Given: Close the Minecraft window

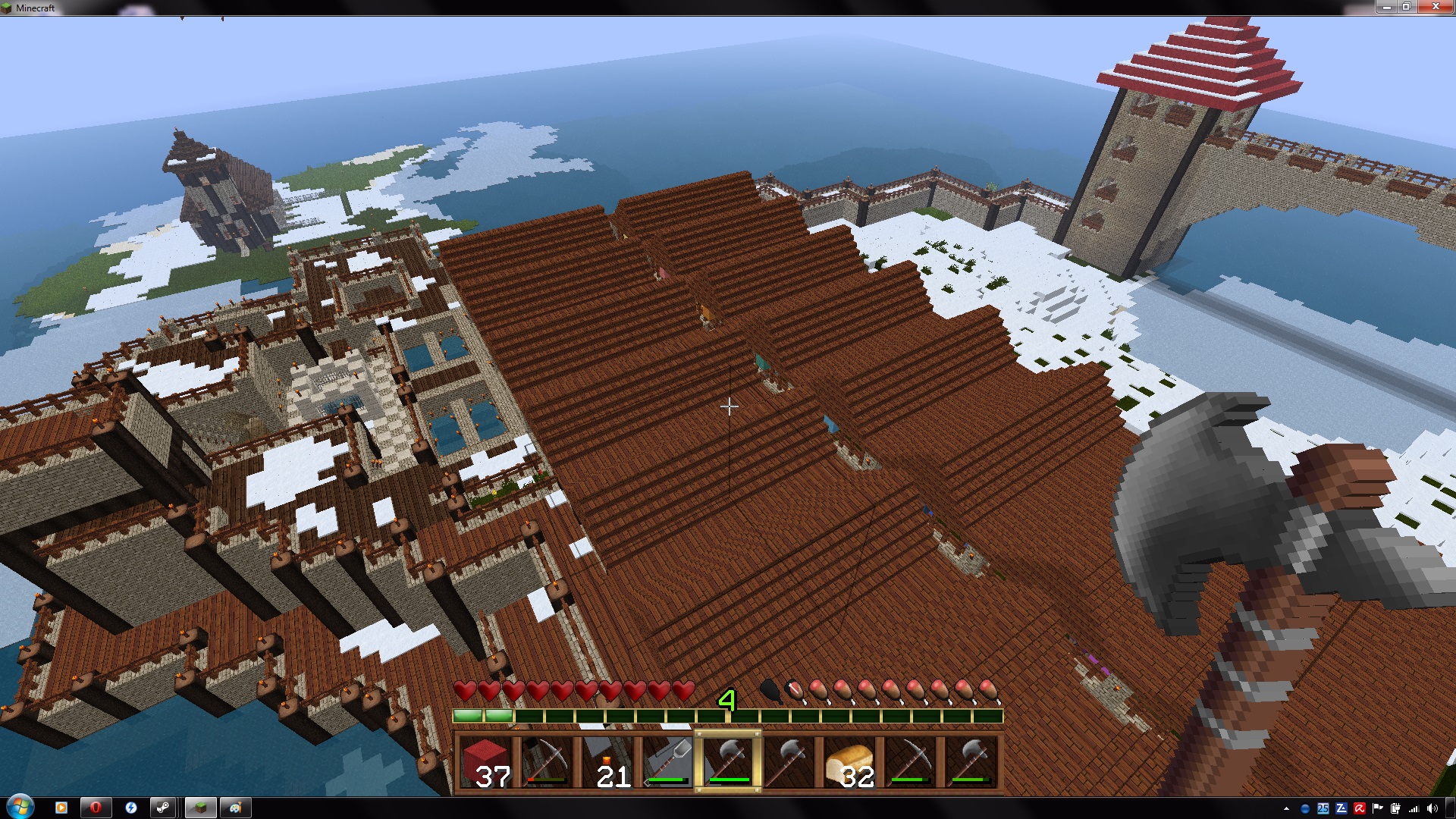Looking at the screenshot, I should click(x=1435, y=7).
